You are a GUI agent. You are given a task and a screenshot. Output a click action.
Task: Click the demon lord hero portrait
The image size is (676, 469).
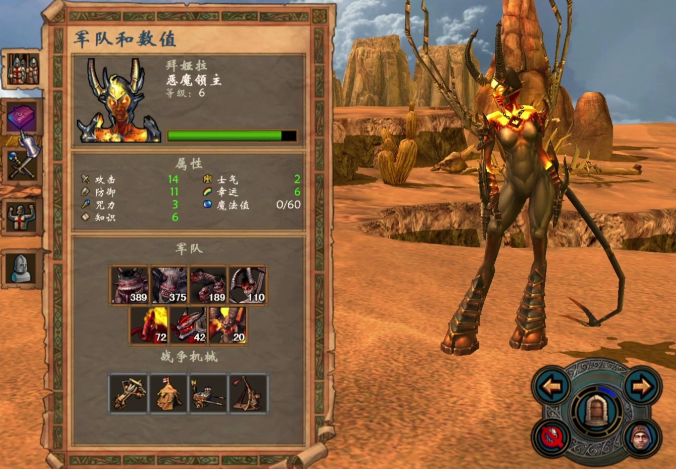[120, 101]
